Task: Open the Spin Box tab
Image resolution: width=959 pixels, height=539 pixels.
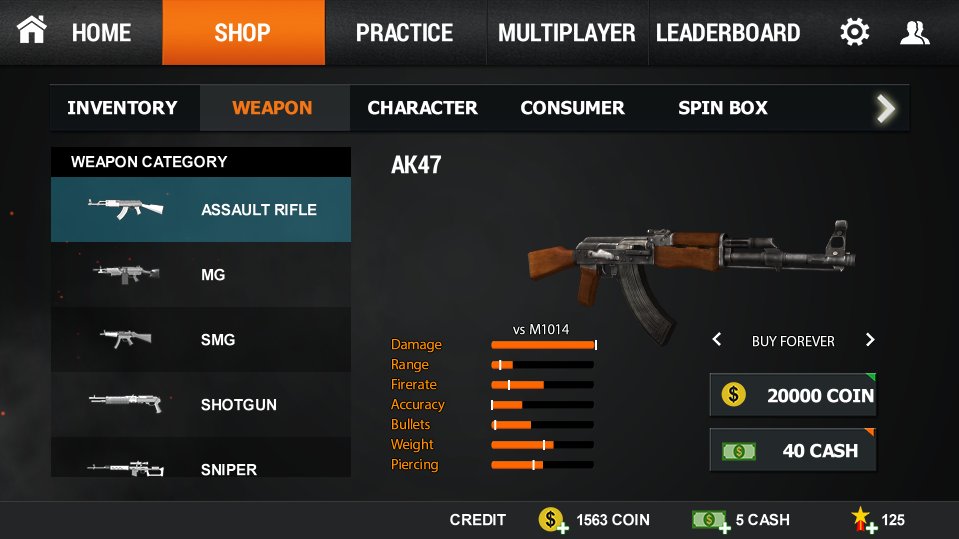Action: point(723,108)
